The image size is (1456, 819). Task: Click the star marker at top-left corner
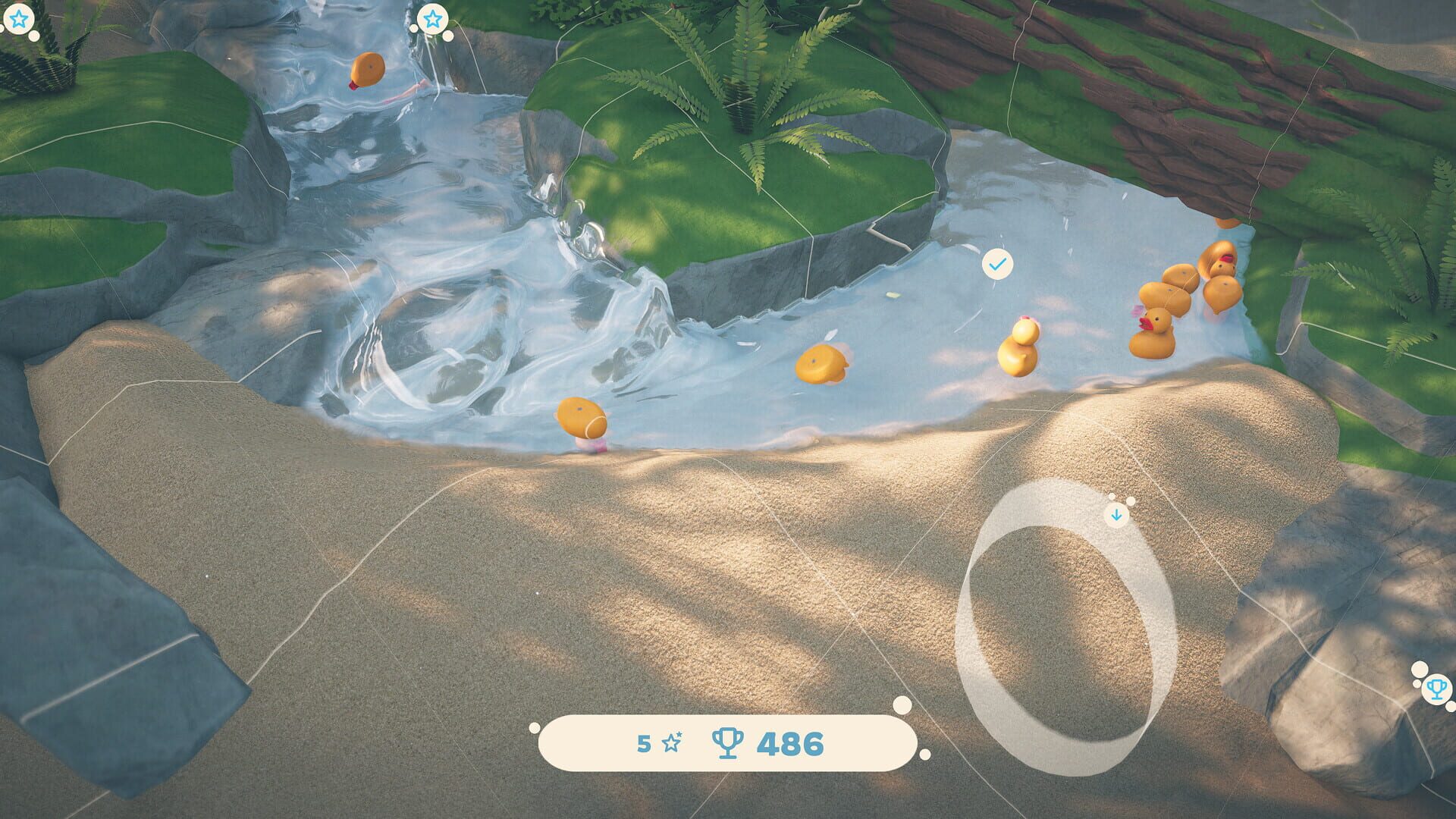point(19,19)
